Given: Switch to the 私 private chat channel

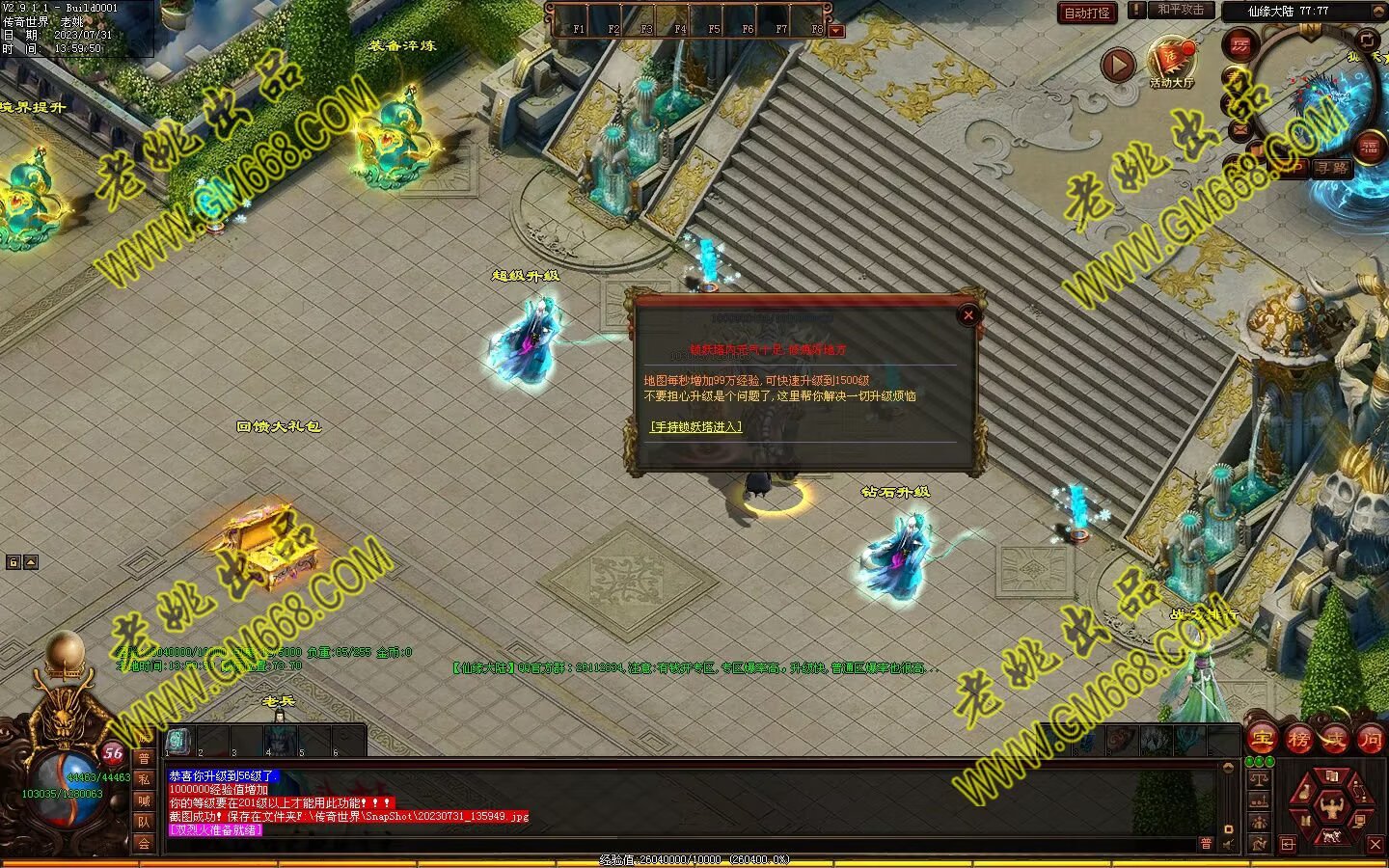Looking at the screenshot, I should click(144, 779).
